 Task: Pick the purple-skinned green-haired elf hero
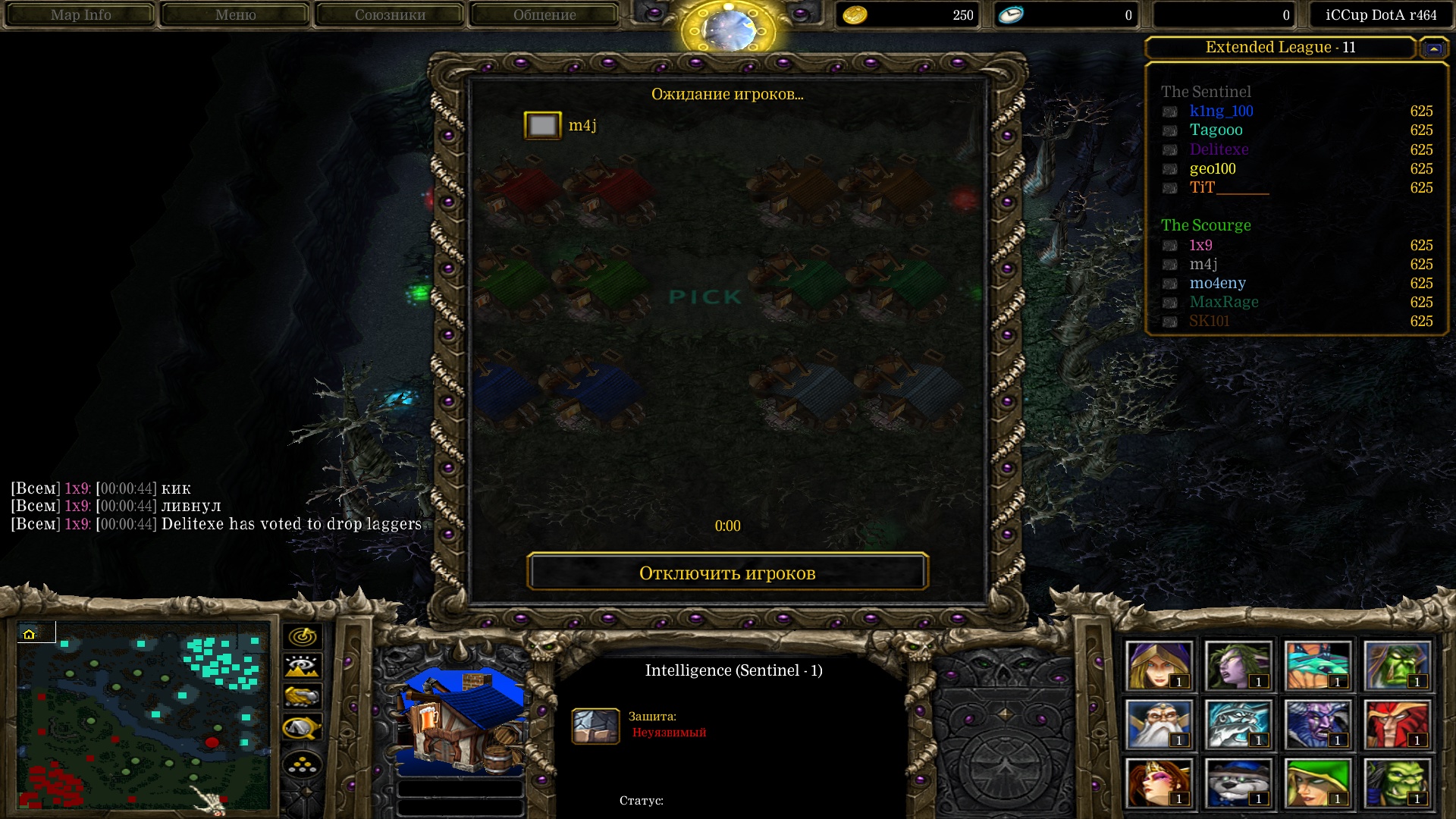[1238, 665]
